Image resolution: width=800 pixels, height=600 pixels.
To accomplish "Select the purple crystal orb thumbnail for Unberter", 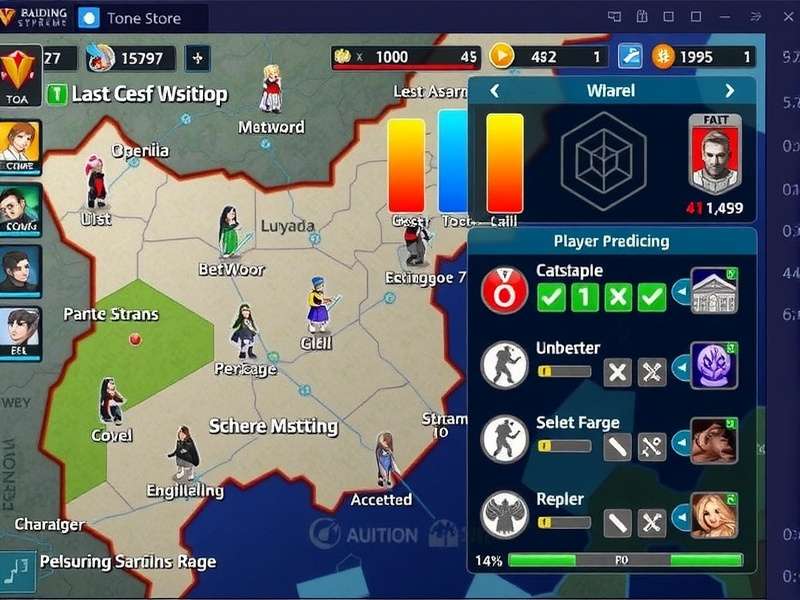I will pyautogui.click(x=714, y=366).
